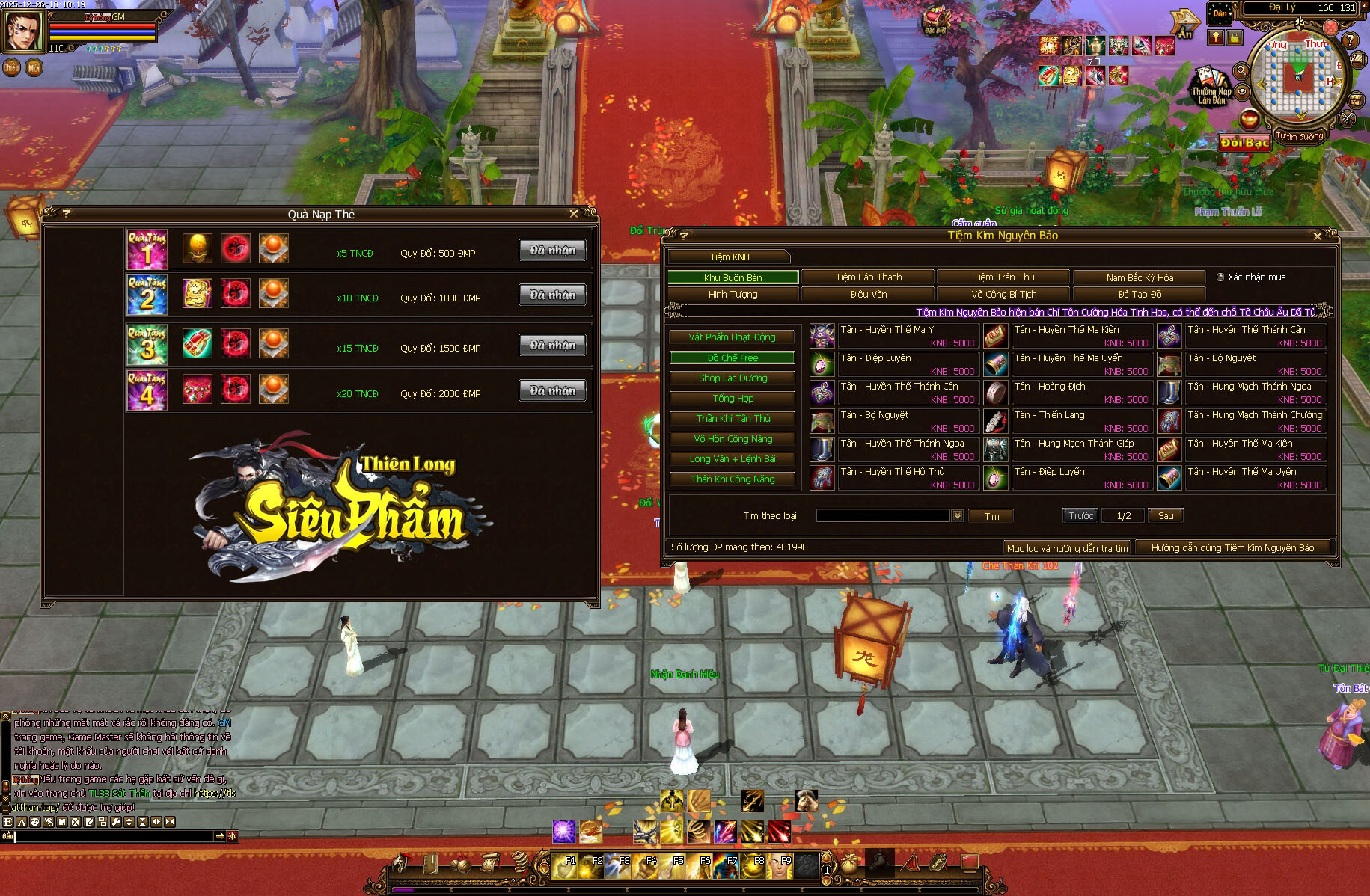Choose Vật Phẩm Hoạt Động category
The width and height of the screenshot is (1370, 896).
[732, 337]
